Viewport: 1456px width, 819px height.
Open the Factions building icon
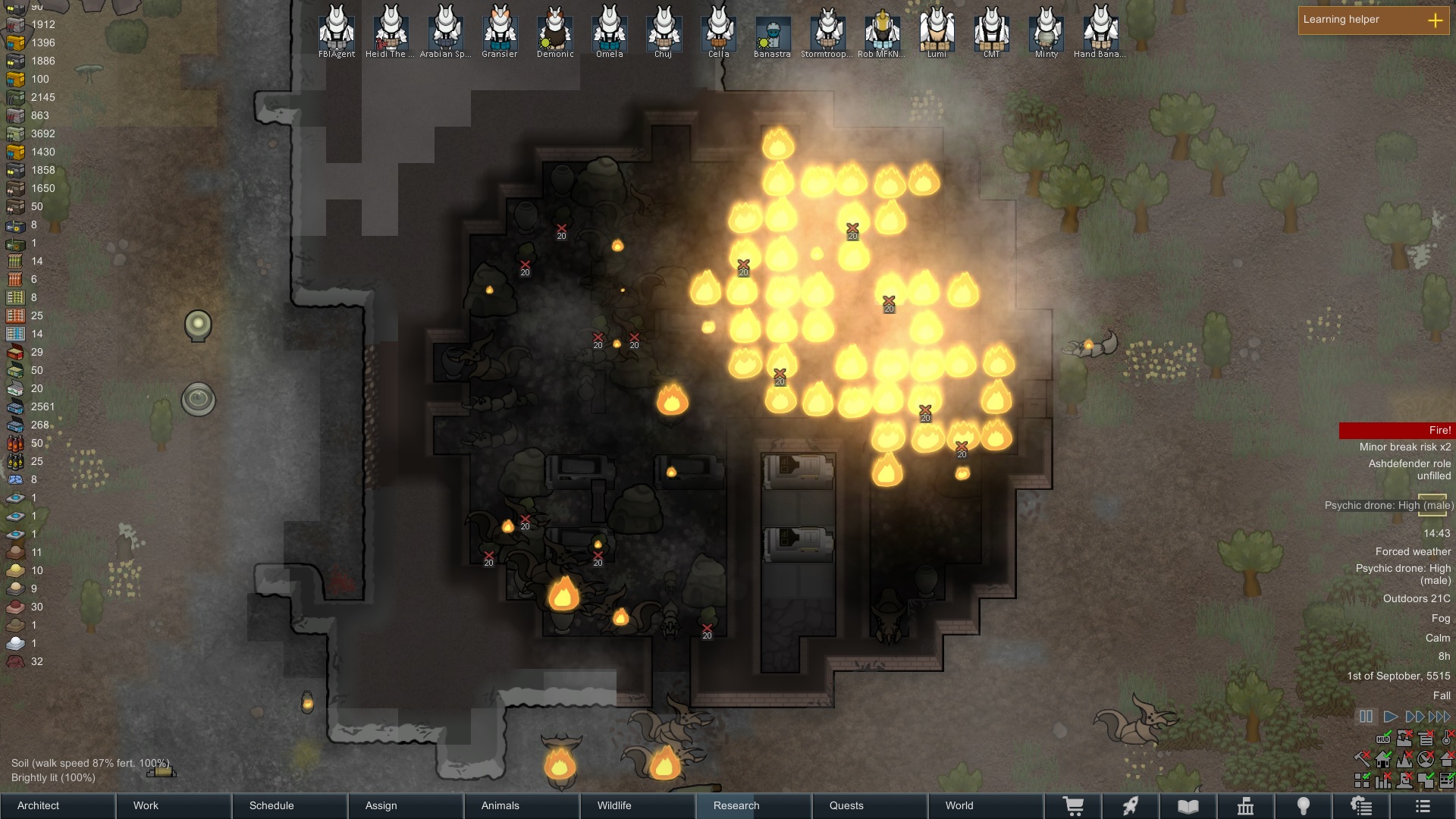[1246, 806]
